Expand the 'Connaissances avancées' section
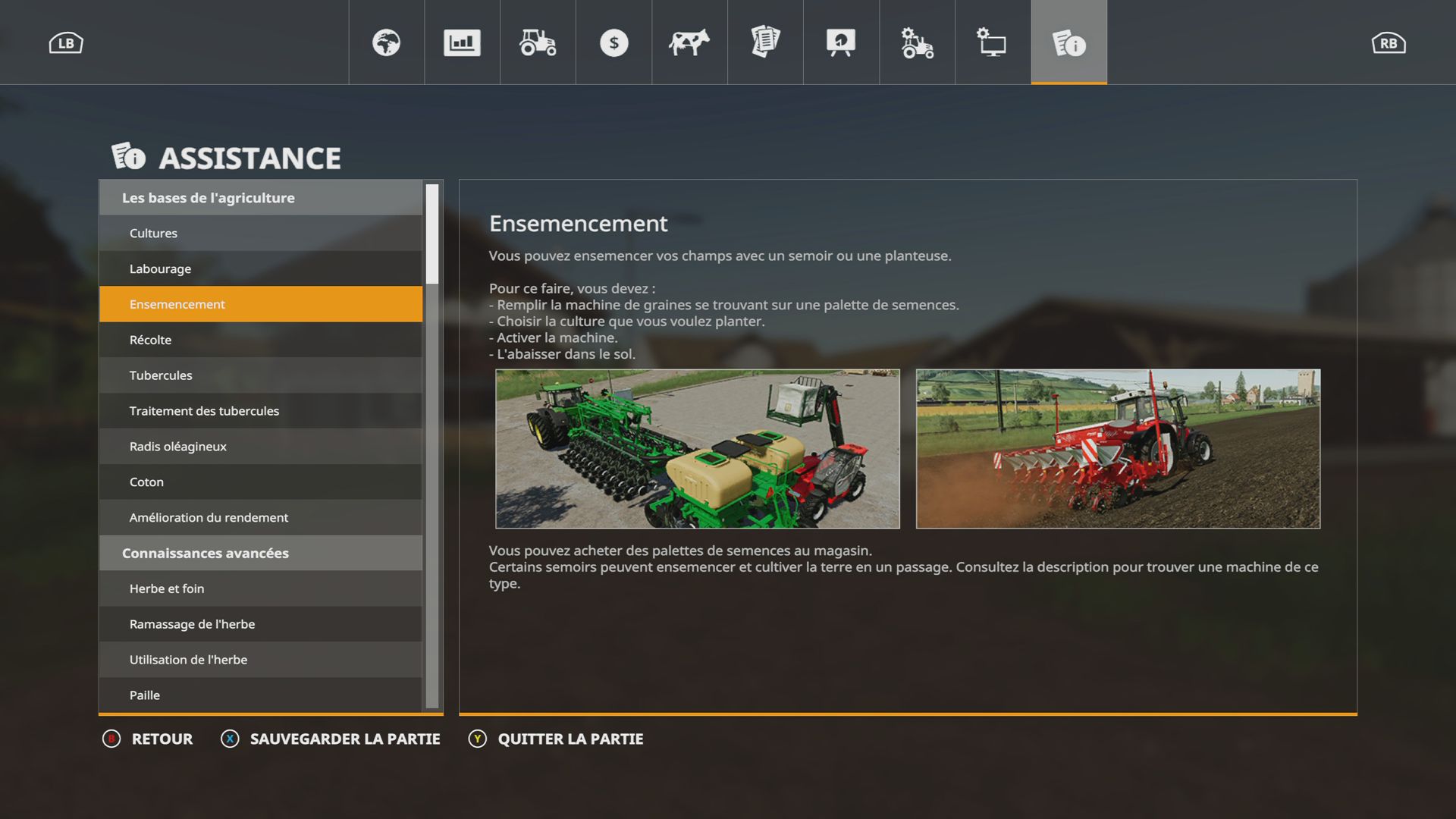 point(260,553)
